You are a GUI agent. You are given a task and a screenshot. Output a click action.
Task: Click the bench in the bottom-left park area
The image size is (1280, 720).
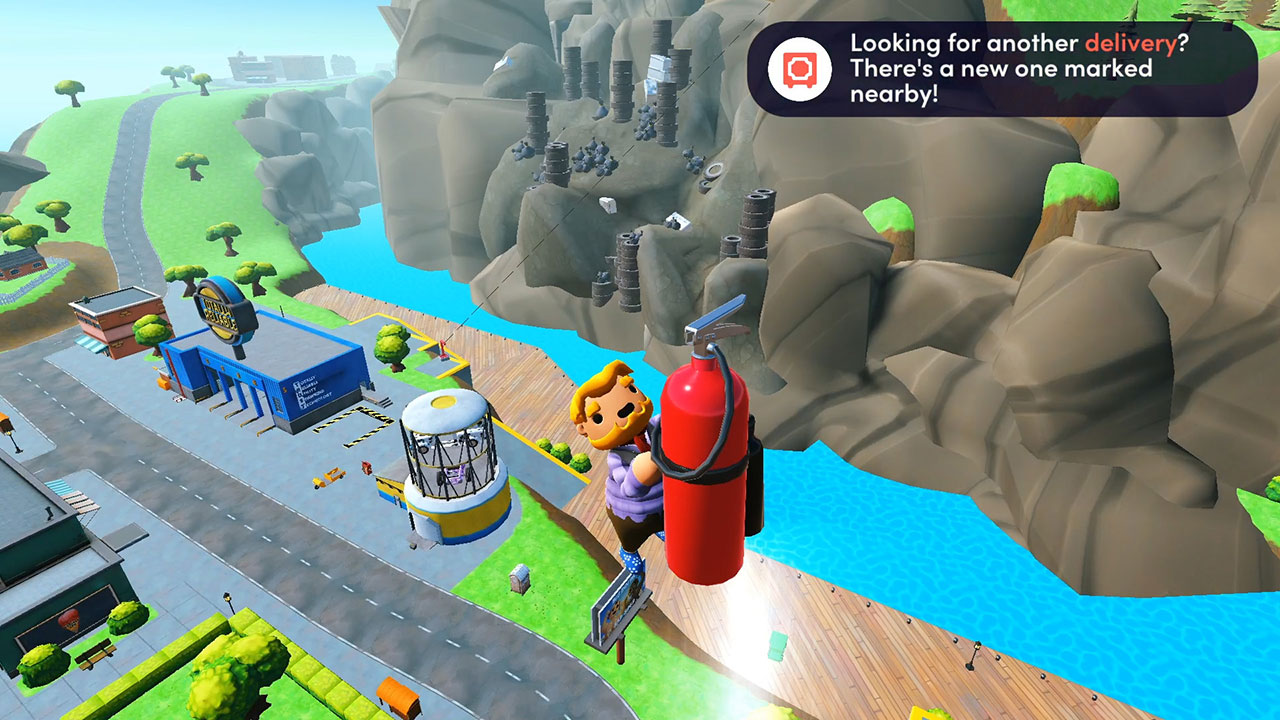point(97,655)
